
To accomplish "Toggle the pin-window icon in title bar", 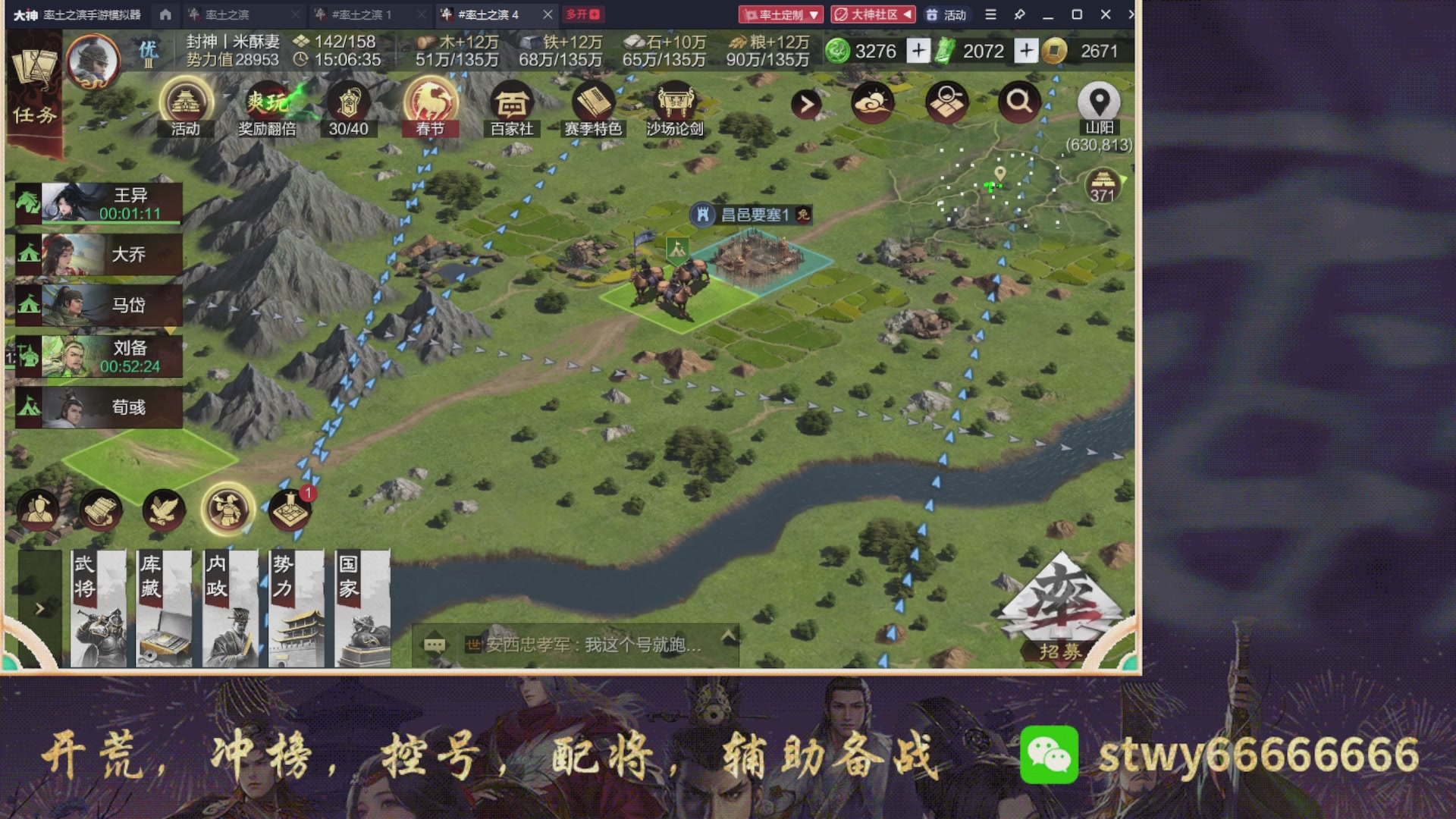I will pyautogui.click(x=1019, y=14).
